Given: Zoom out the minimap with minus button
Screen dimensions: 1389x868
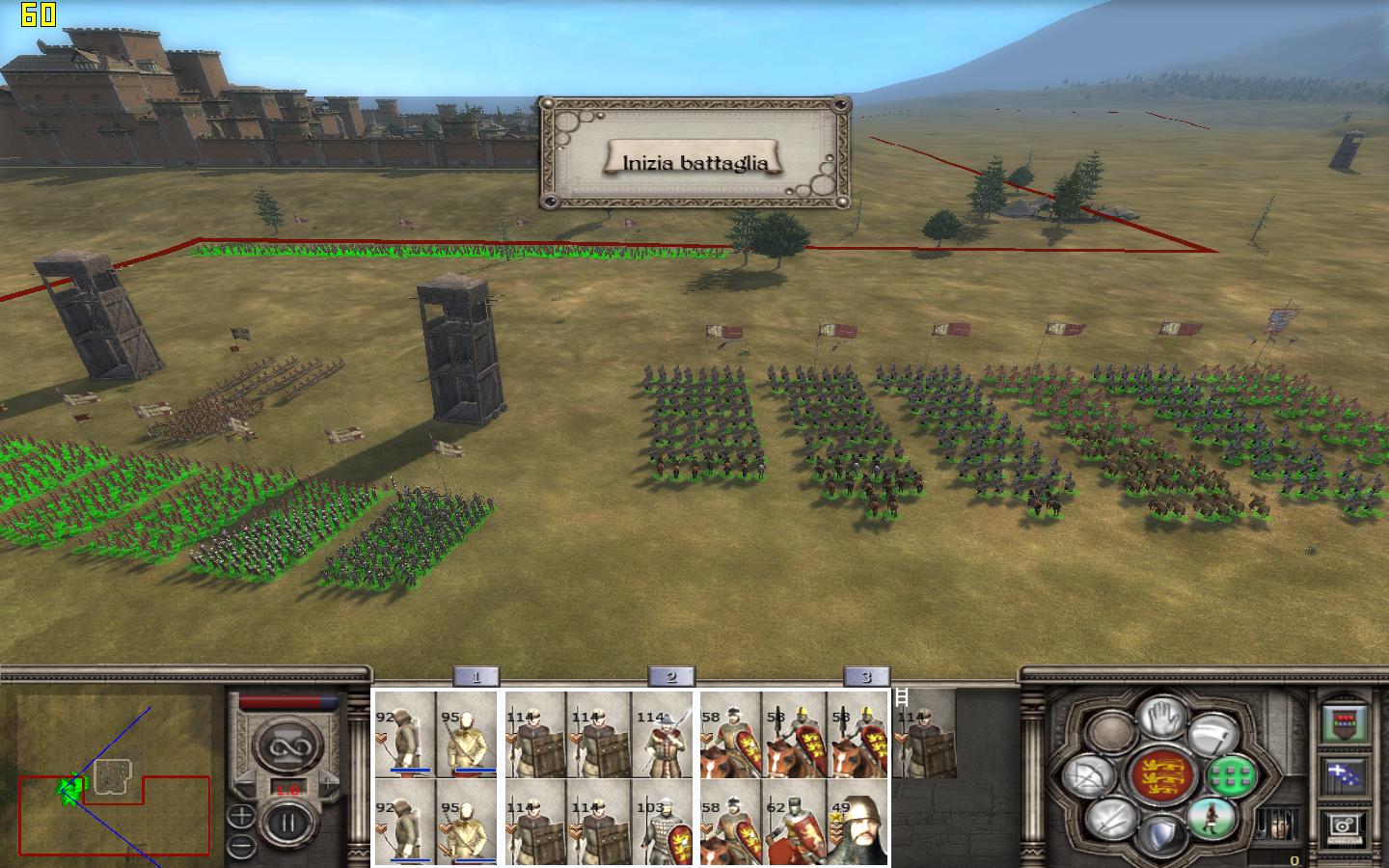Looking at the screenshot, I should [241, 845].
